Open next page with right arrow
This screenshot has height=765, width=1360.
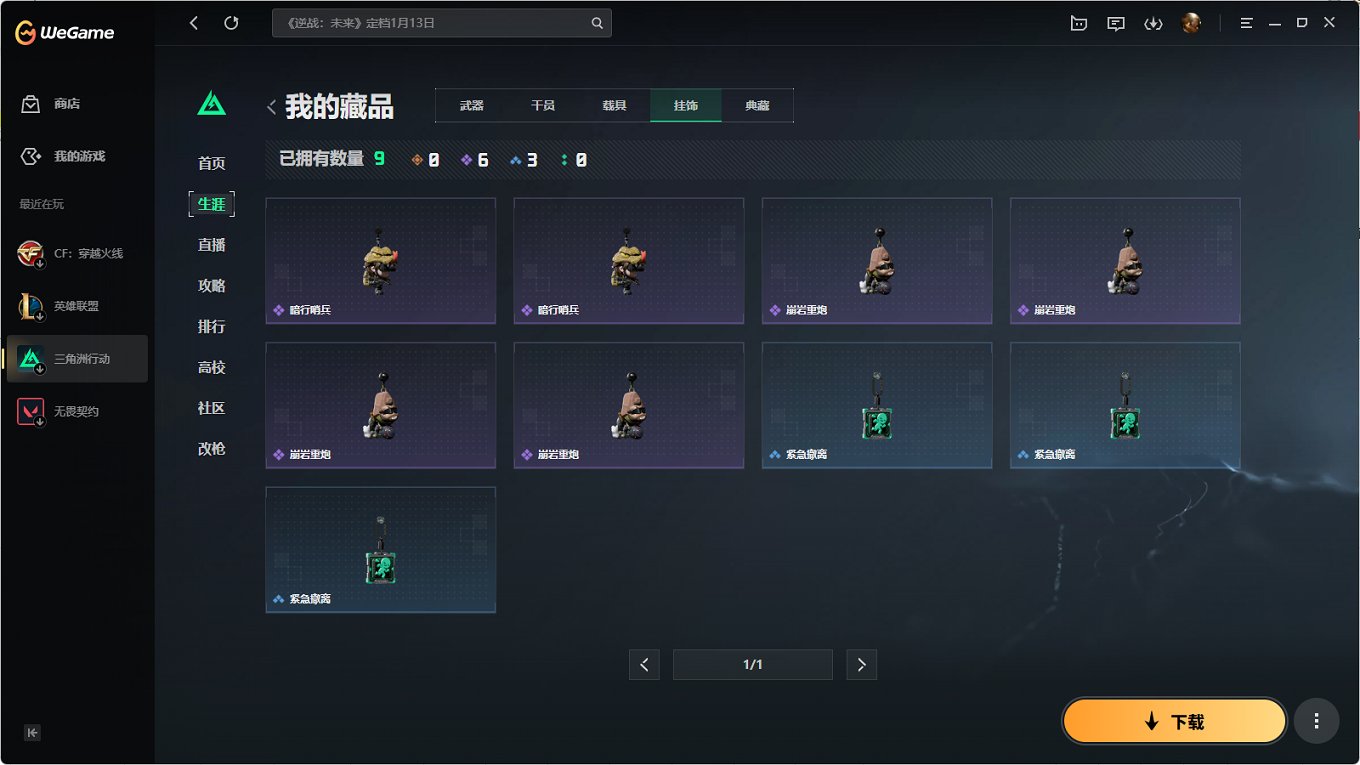pos(861,664)
